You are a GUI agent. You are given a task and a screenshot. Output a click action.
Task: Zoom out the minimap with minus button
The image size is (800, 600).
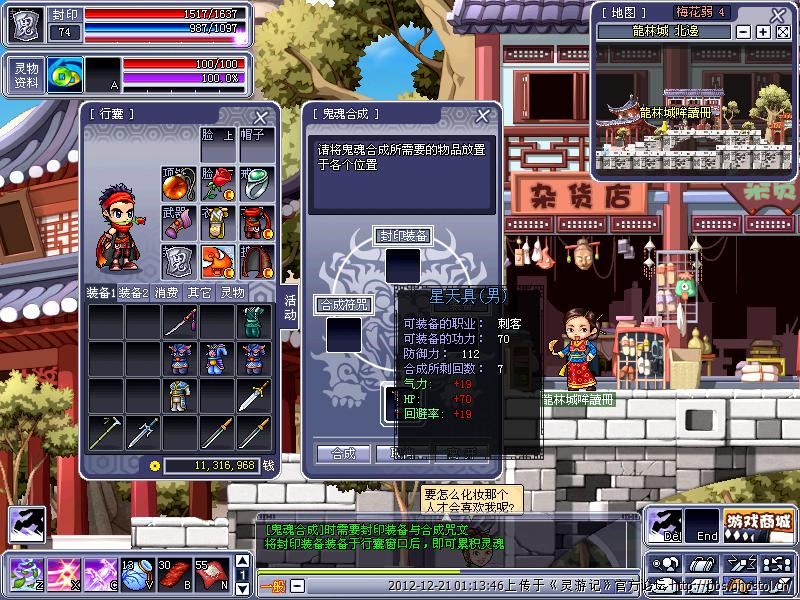[x=744, y=32]
